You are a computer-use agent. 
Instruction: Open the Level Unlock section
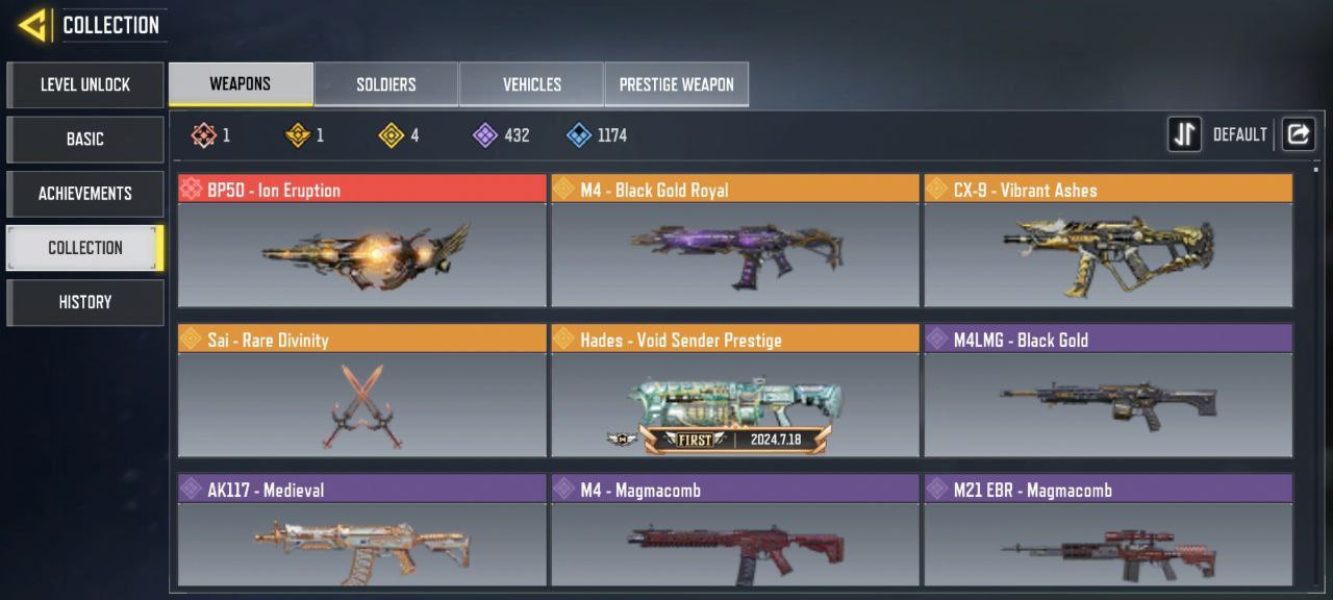[85, 85]
